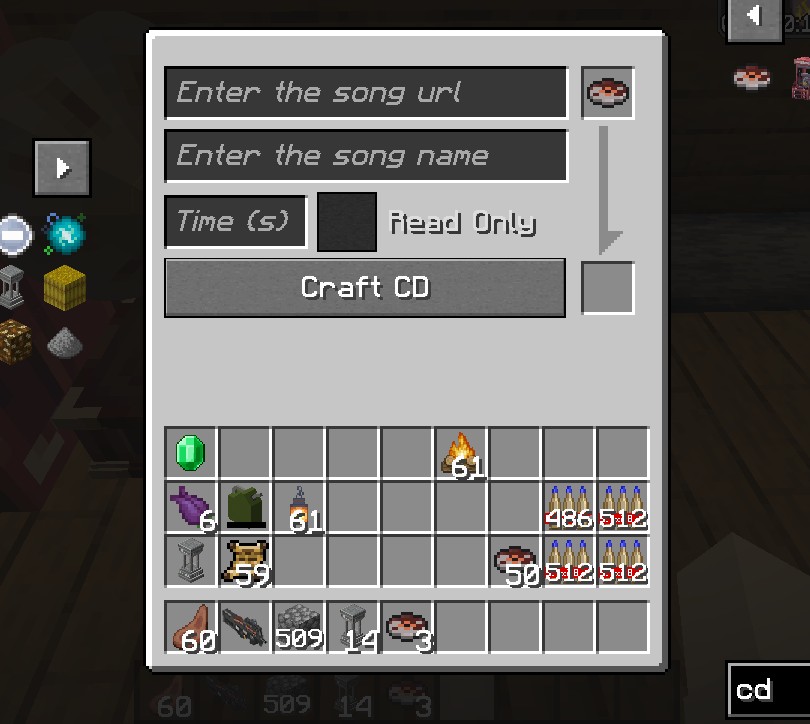Image resolution: width=810 pixels, height=724 pixels.
Task: Pick up the emerald from inventory
Action: pos(191,453)
